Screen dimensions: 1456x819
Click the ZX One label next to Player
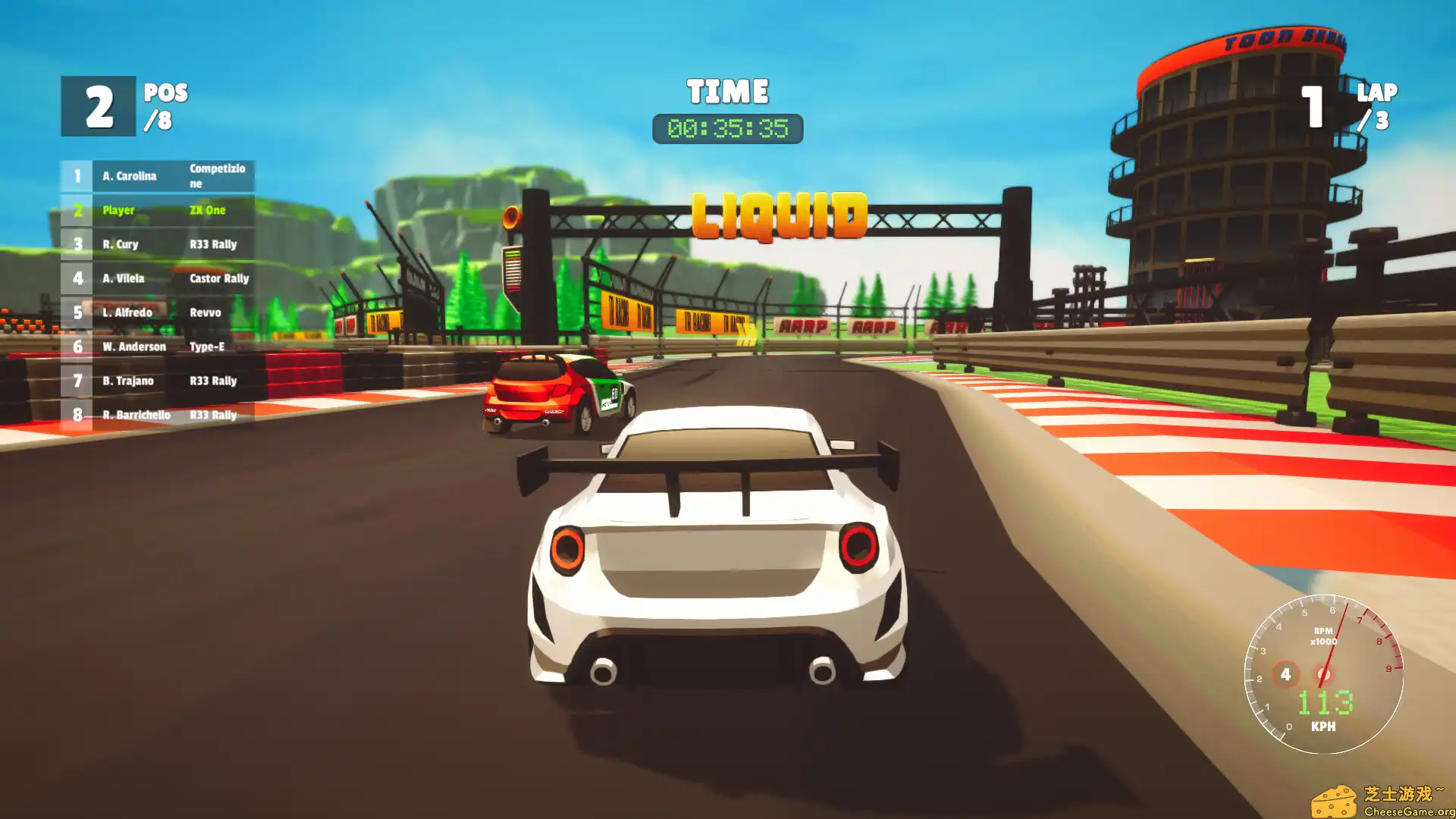click(x=206, y=210)
